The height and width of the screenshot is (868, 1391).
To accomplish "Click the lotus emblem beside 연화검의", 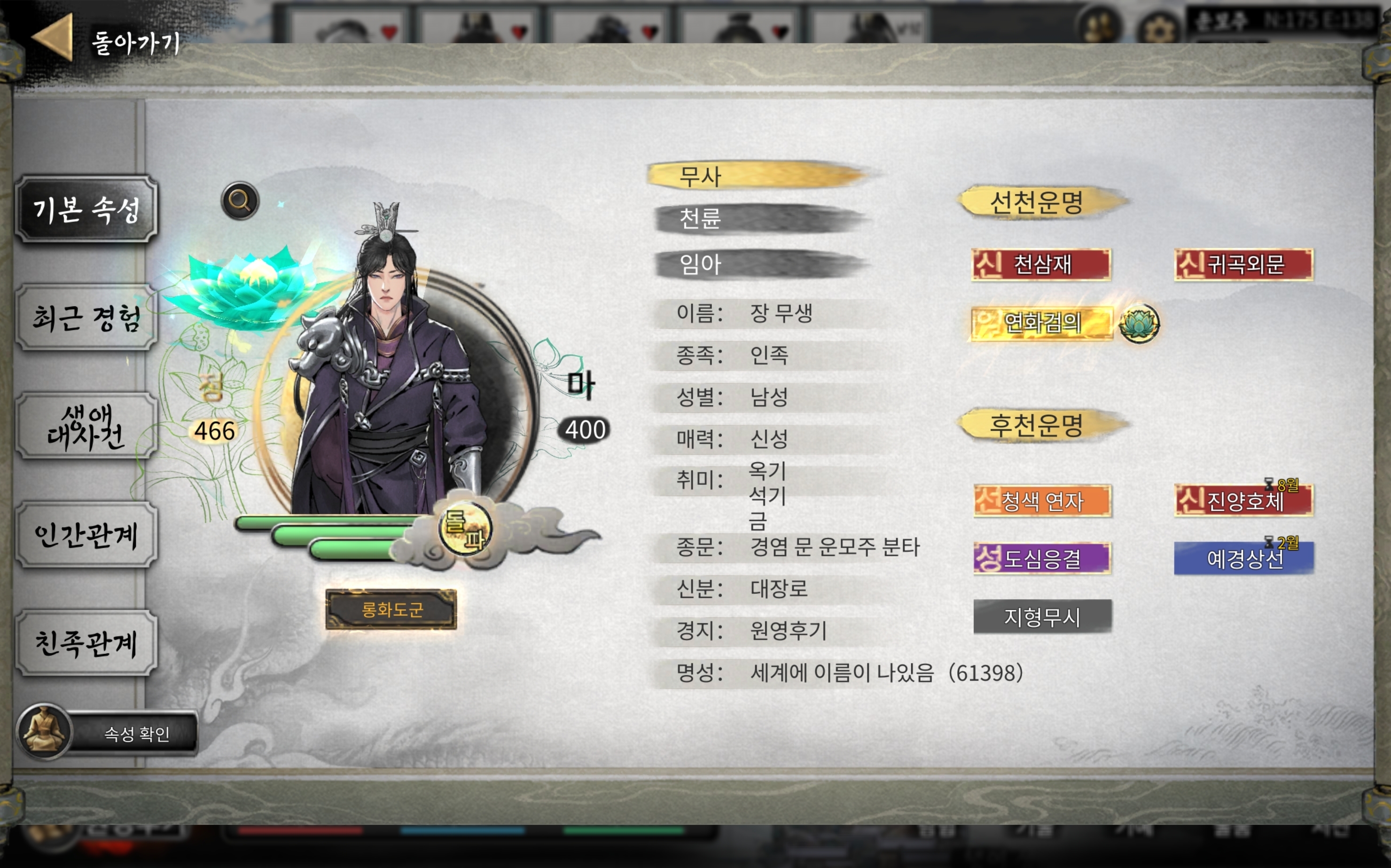I will pos(1139,323).
